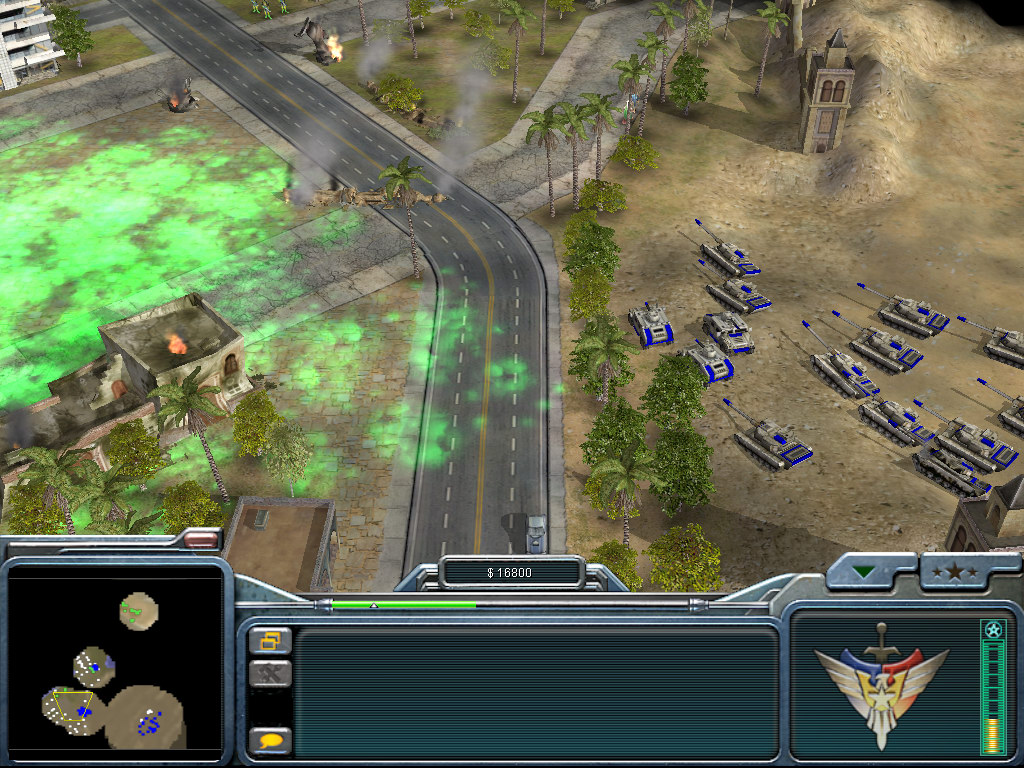The image size is (1024, 768).
Task: Open the chat speech bubble button
Action: (x=270, y=741)
